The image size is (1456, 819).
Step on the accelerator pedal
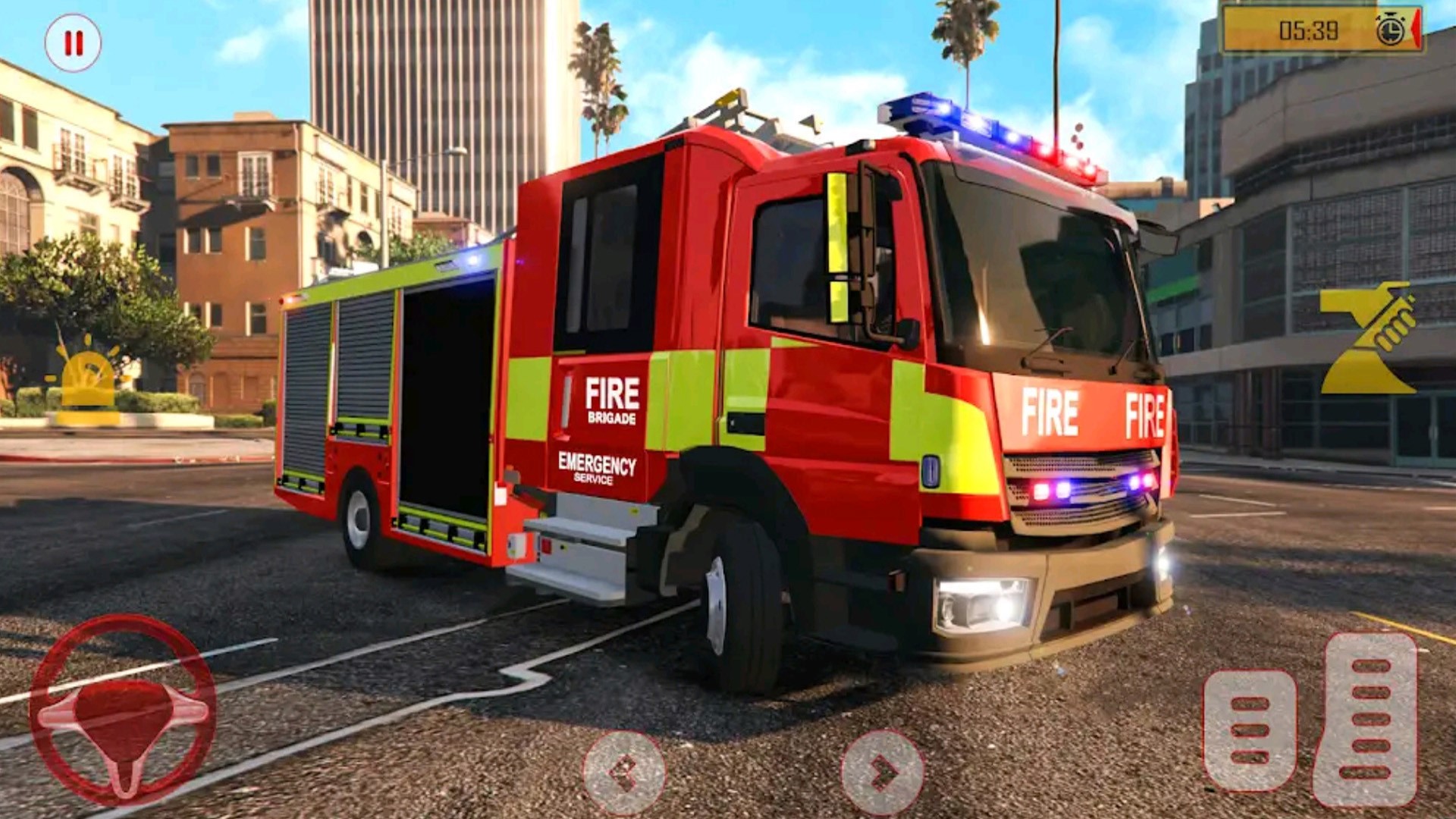point(1366,719)
